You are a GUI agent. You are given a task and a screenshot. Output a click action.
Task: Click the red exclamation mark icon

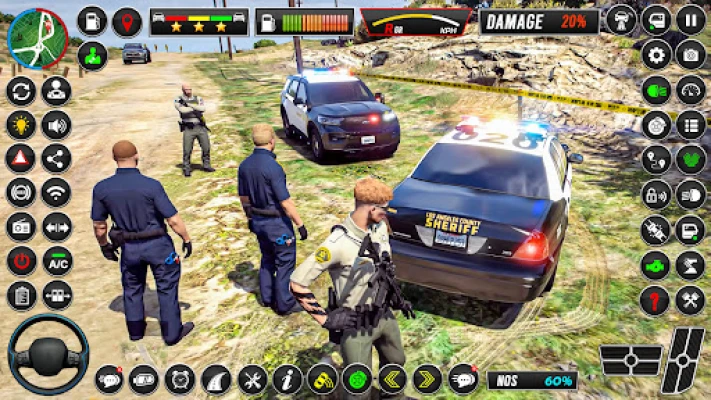point(656,298)
